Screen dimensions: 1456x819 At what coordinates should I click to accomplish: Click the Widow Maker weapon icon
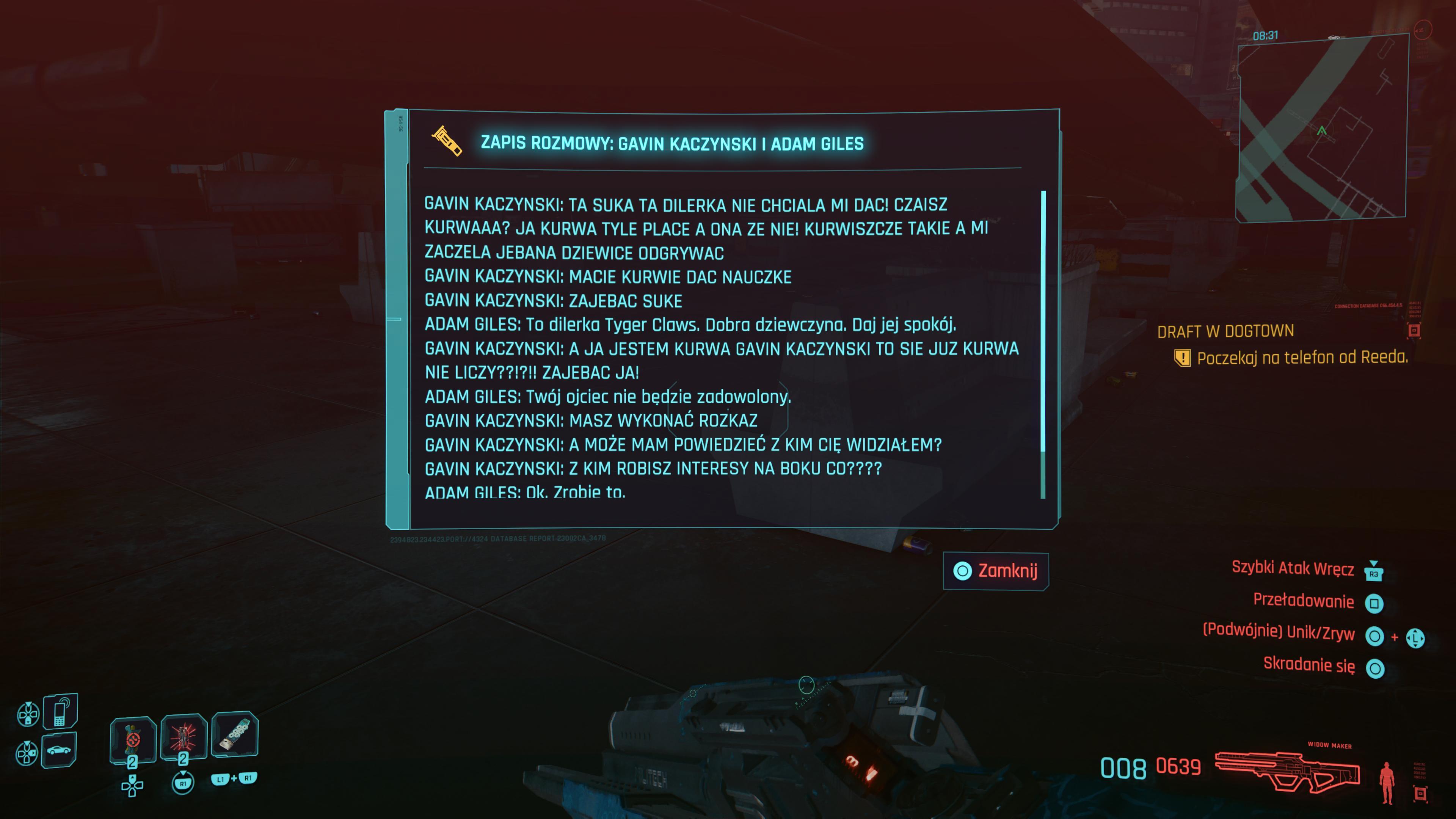click(x=1288, y=772)
